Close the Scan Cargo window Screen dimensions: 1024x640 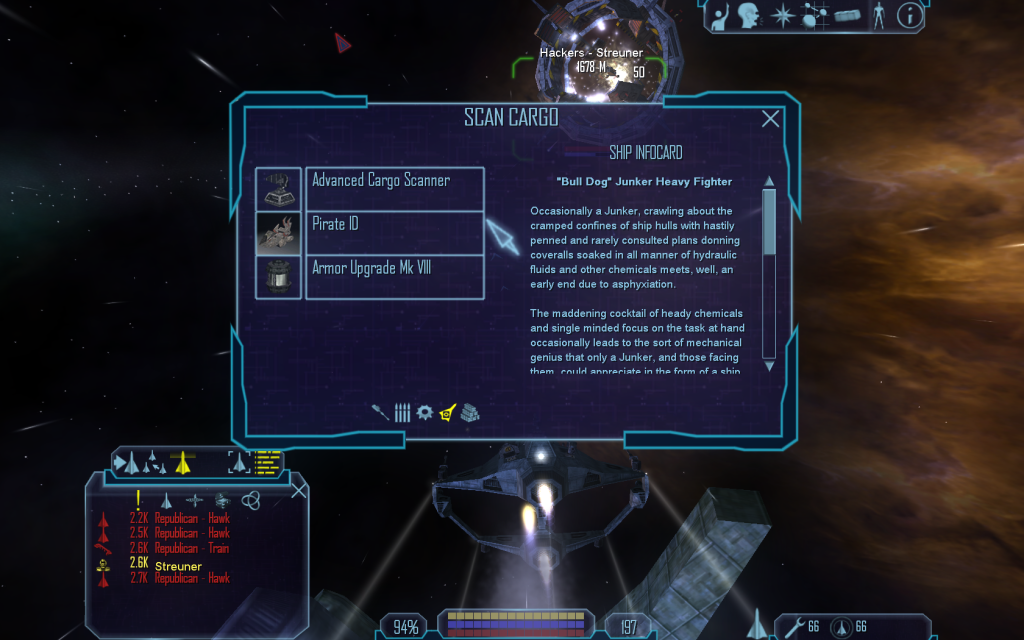coord(770,119)
